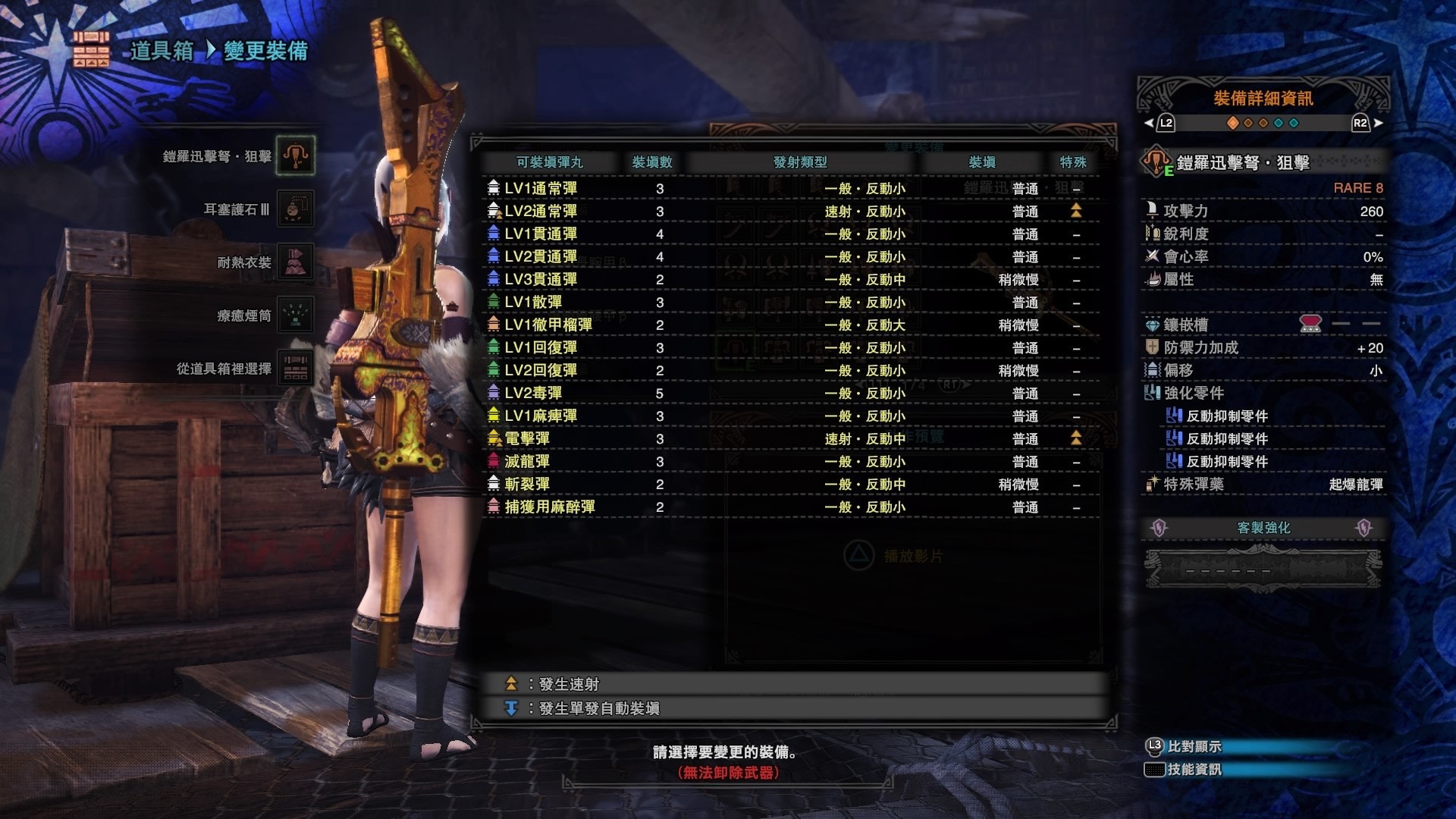The height and width of the screenshot is (819, 1456).
Task: Go to previous equipment detail page arrow
Action: [1160, 123]
